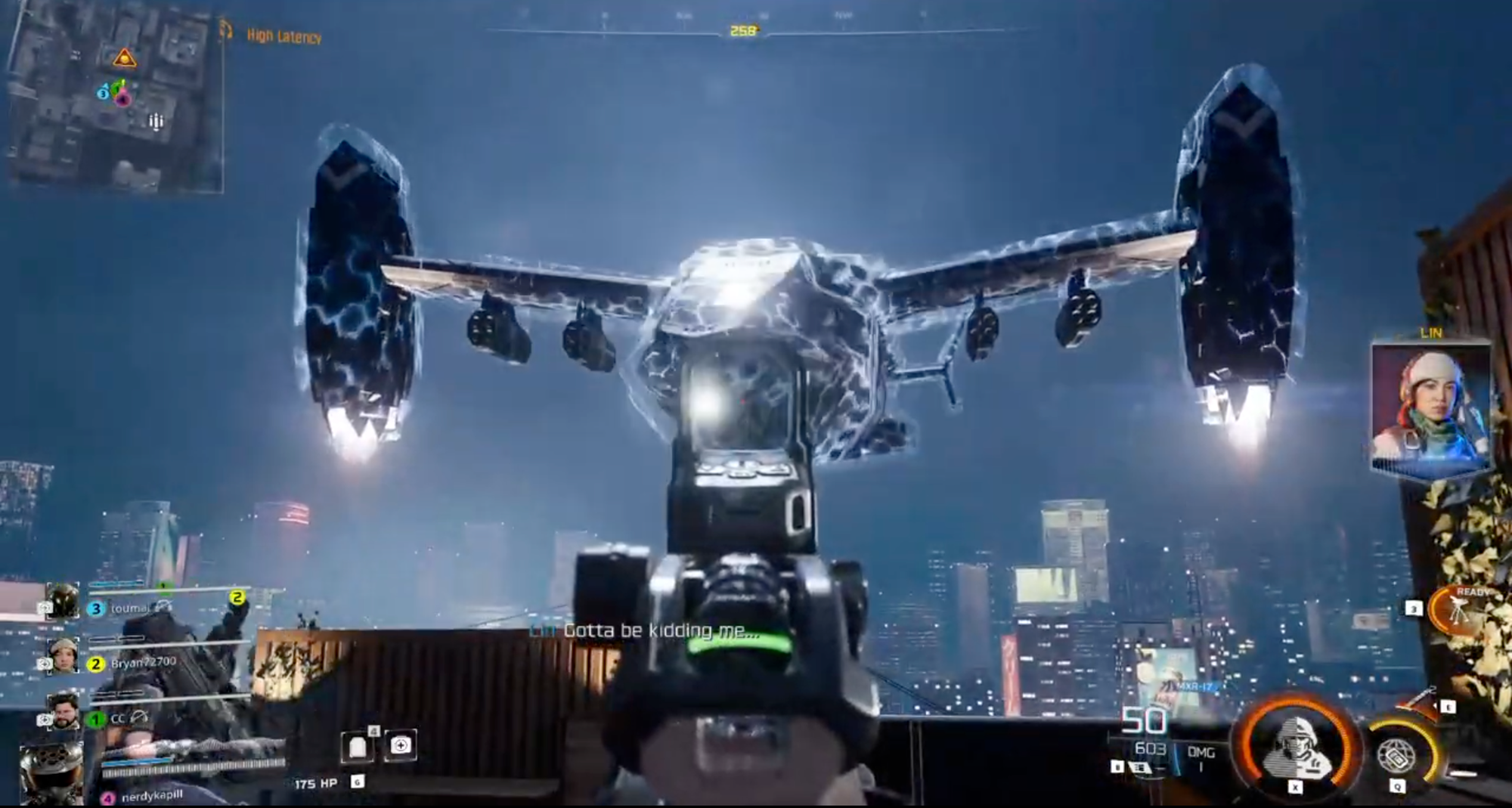Click the 175 HP display
The image size is (1512, 808).
pos(314,783)
